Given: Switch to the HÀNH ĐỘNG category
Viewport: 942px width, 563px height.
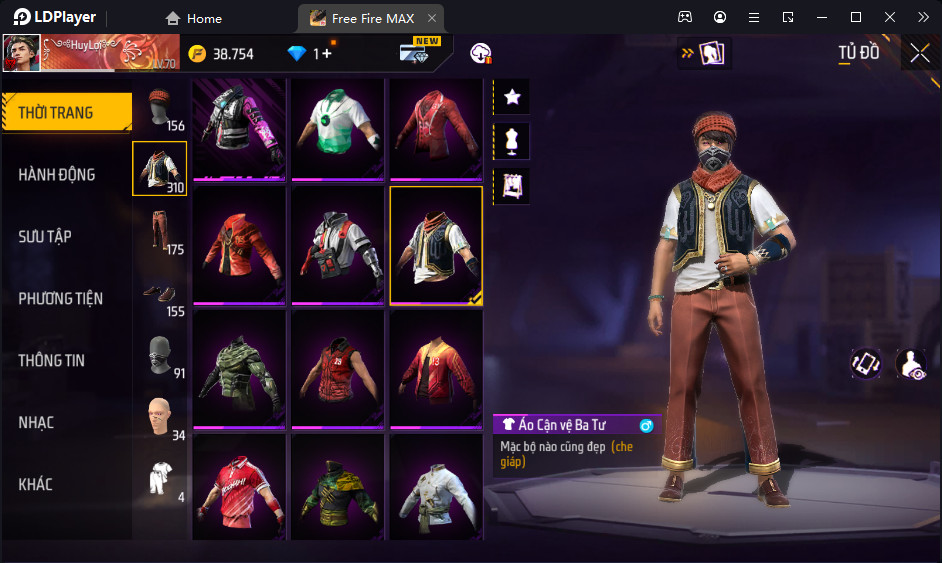Looking at the screenshot, I should click(x=57, y=175).
